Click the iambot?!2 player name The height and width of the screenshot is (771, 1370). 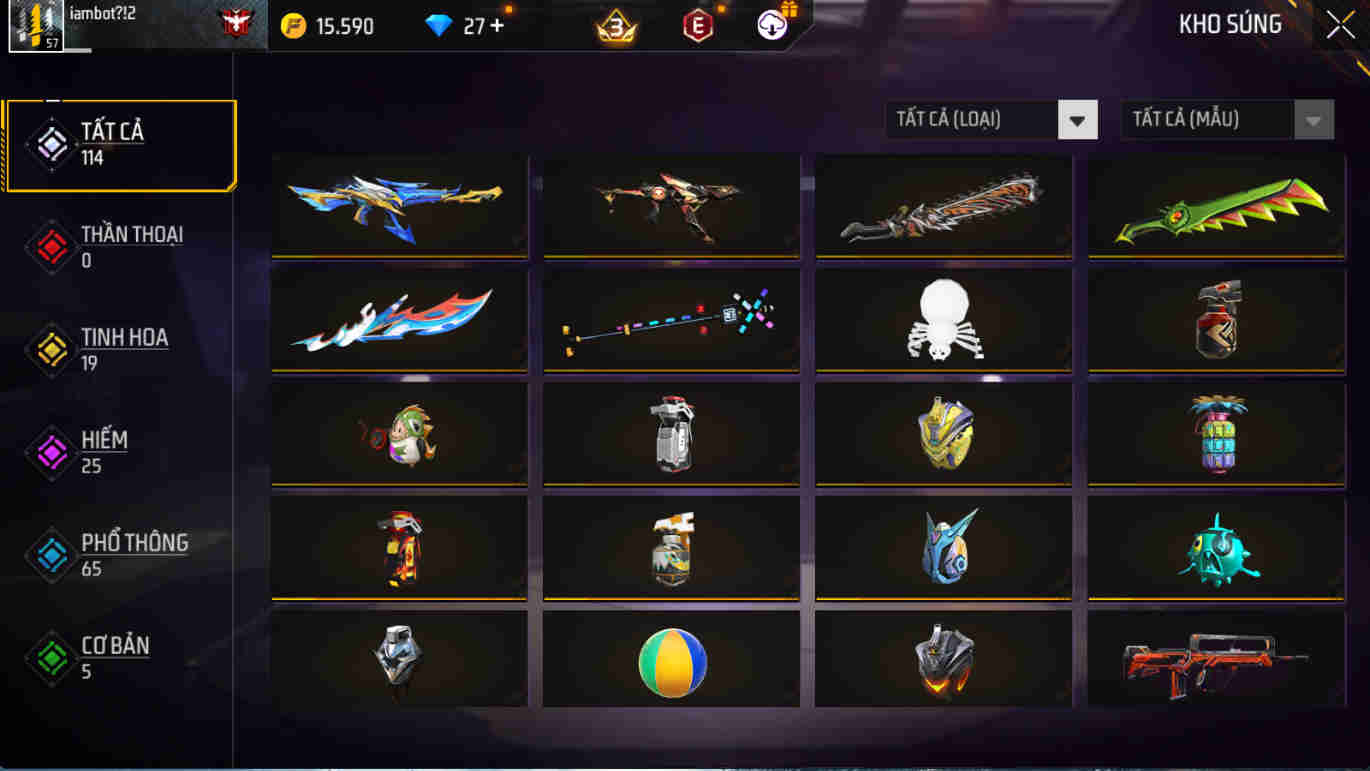(103, 14)
